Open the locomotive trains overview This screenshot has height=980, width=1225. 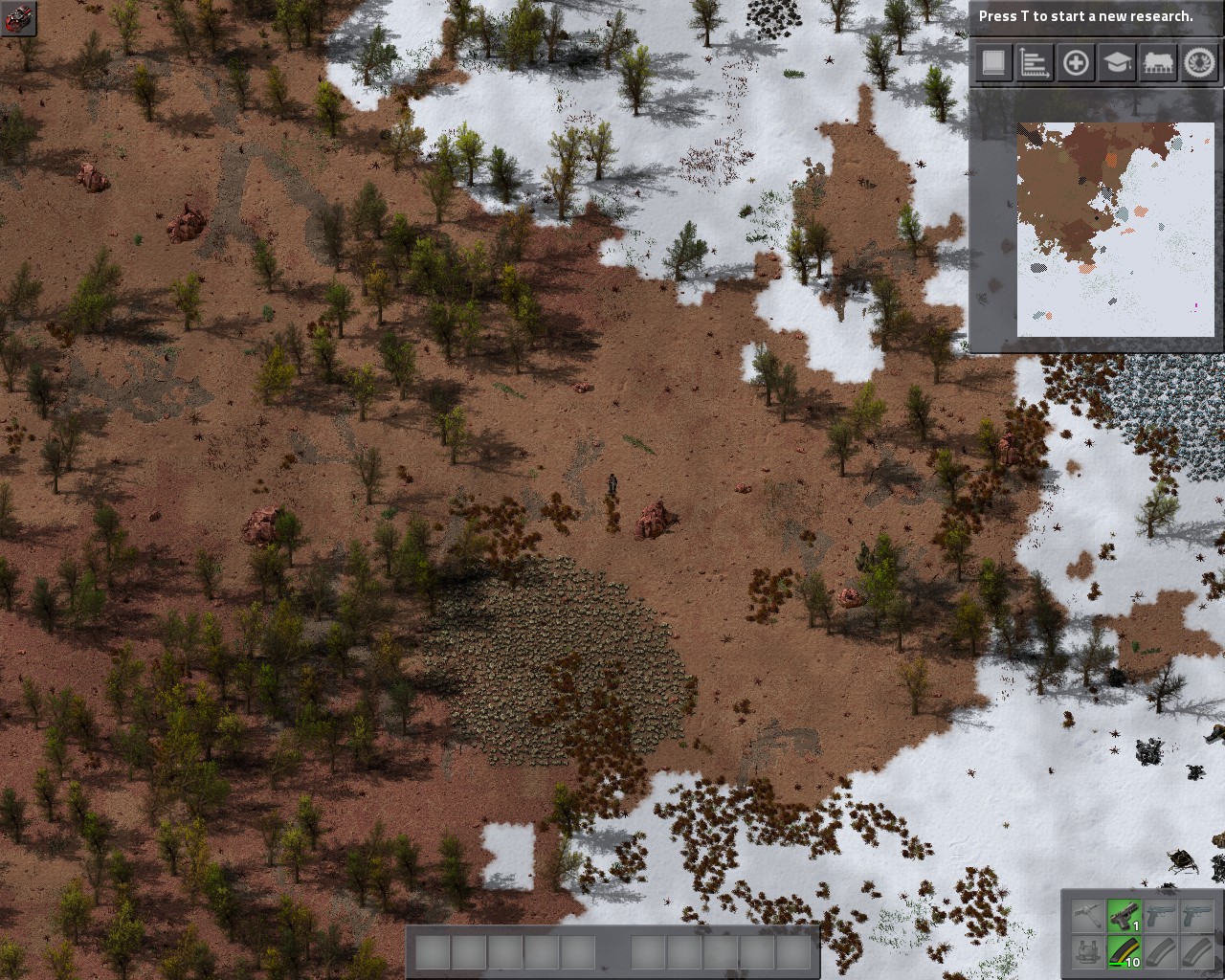(x=1157, y=63)
